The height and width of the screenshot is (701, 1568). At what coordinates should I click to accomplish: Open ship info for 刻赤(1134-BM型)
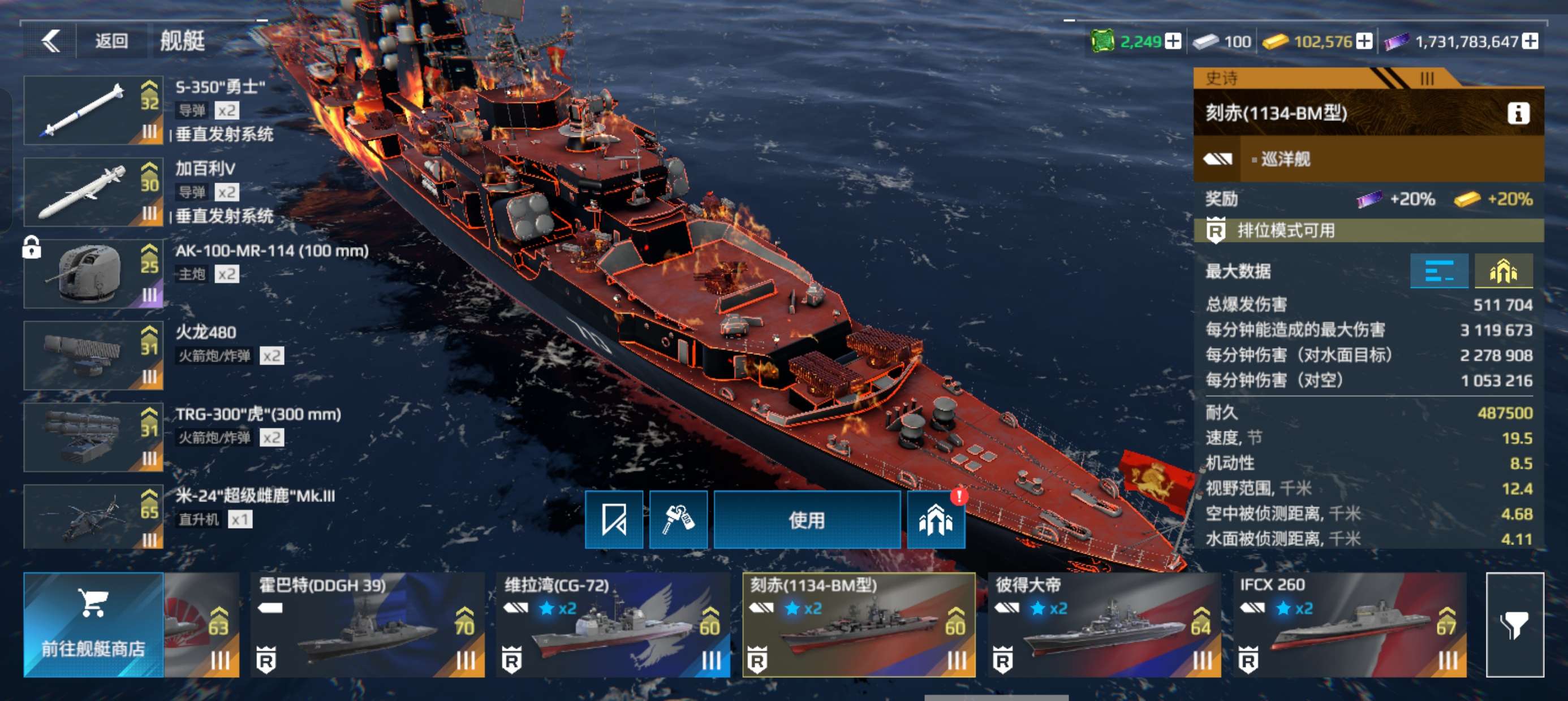(1518, 113)
